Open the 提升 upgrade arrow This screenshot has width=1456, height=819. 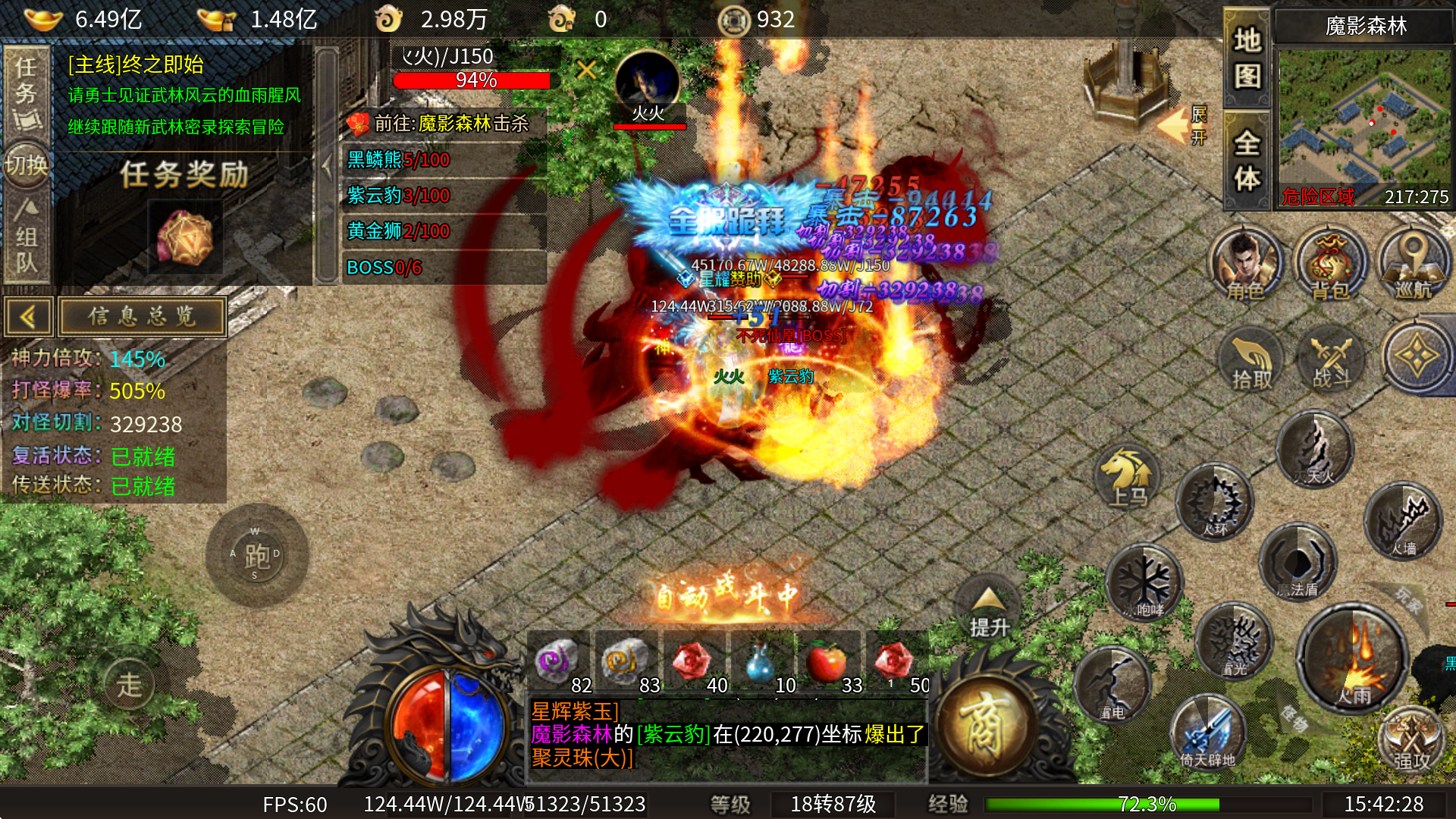(988, 611)
